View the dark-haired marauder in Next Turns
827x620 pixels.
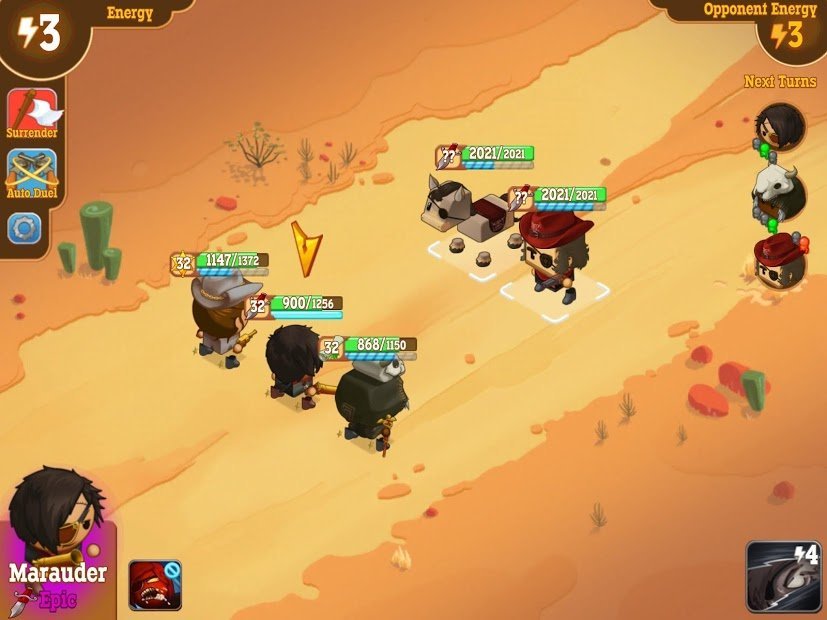tap(780, 127)
